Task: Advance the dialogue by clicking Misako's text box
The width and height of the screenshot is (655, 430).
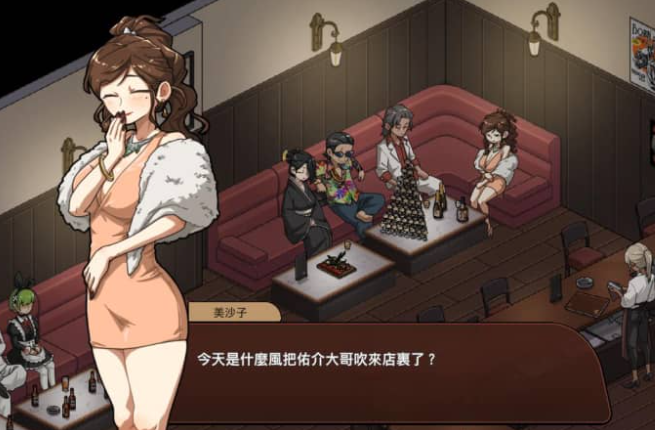Action: coord(400,372)
